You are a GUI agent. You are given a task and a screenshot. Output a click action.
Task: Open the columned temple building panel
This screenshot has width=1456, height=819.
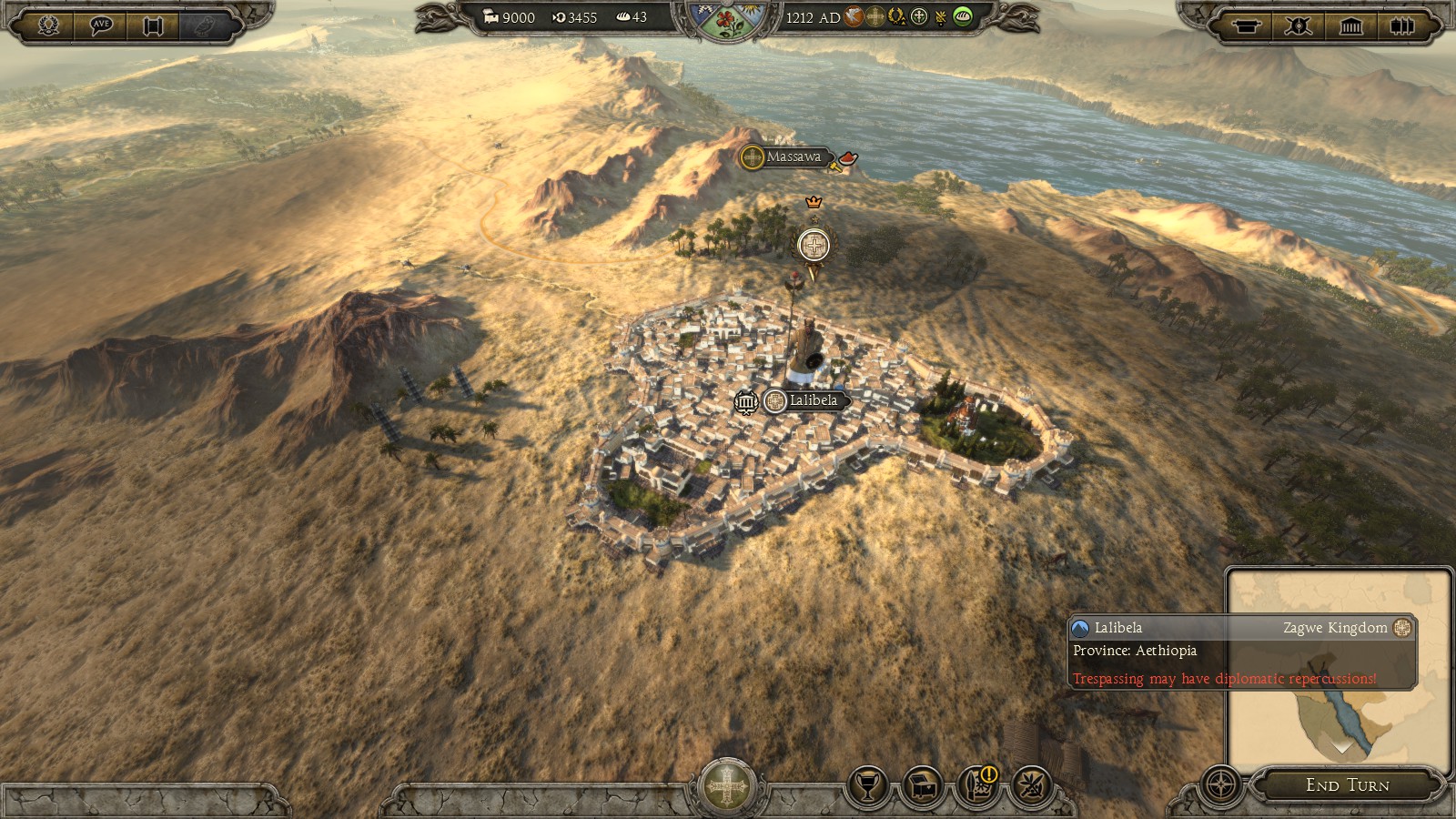[1350, 25]
